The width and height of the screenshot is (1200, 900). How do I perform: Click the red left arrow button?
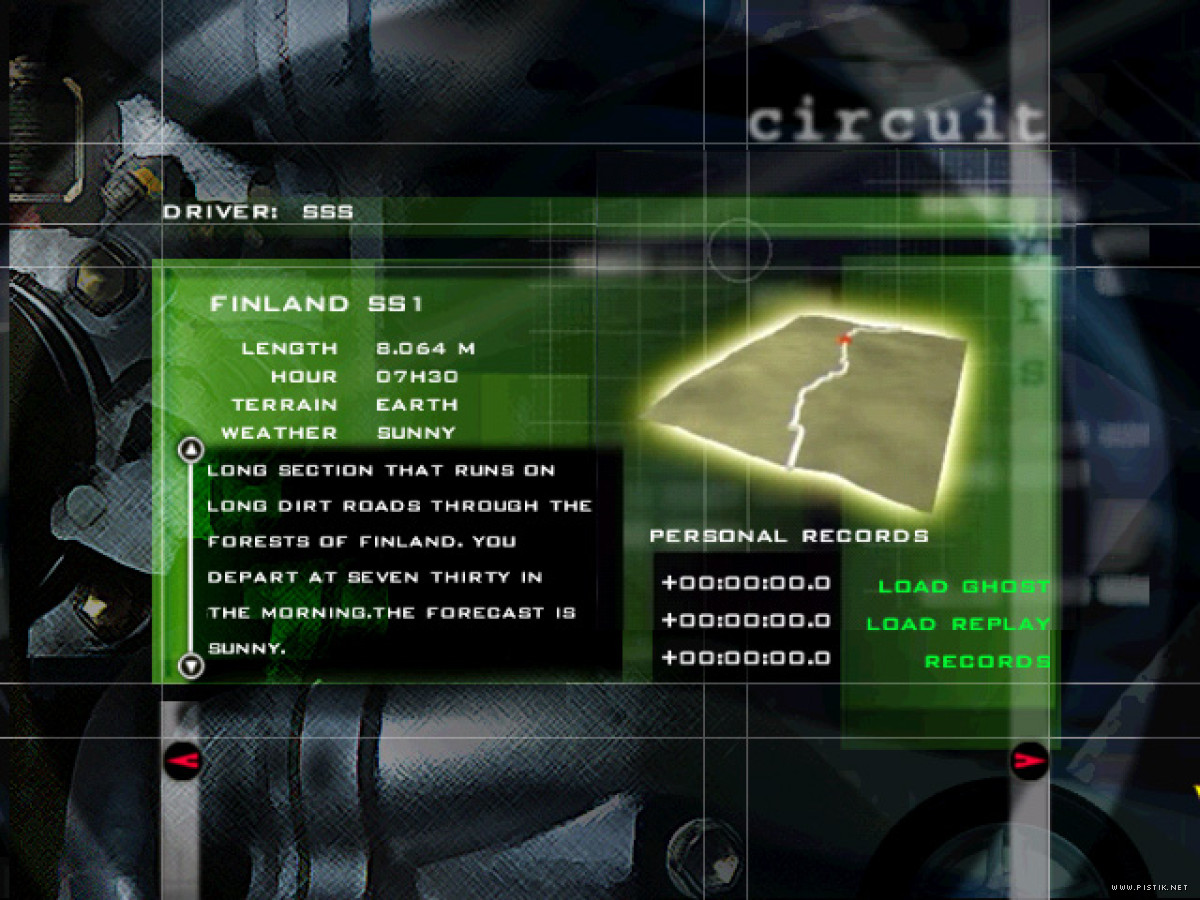[x=183, y=762]
